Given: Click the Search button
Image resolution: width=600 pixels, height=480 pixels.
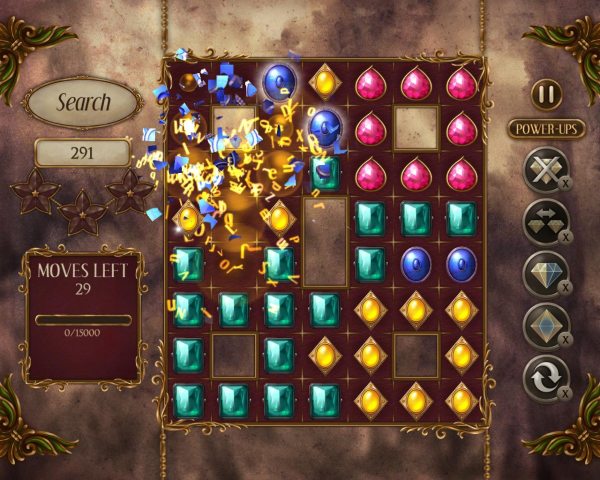Looking at the screenshot, I should click(x=83, y=102).
